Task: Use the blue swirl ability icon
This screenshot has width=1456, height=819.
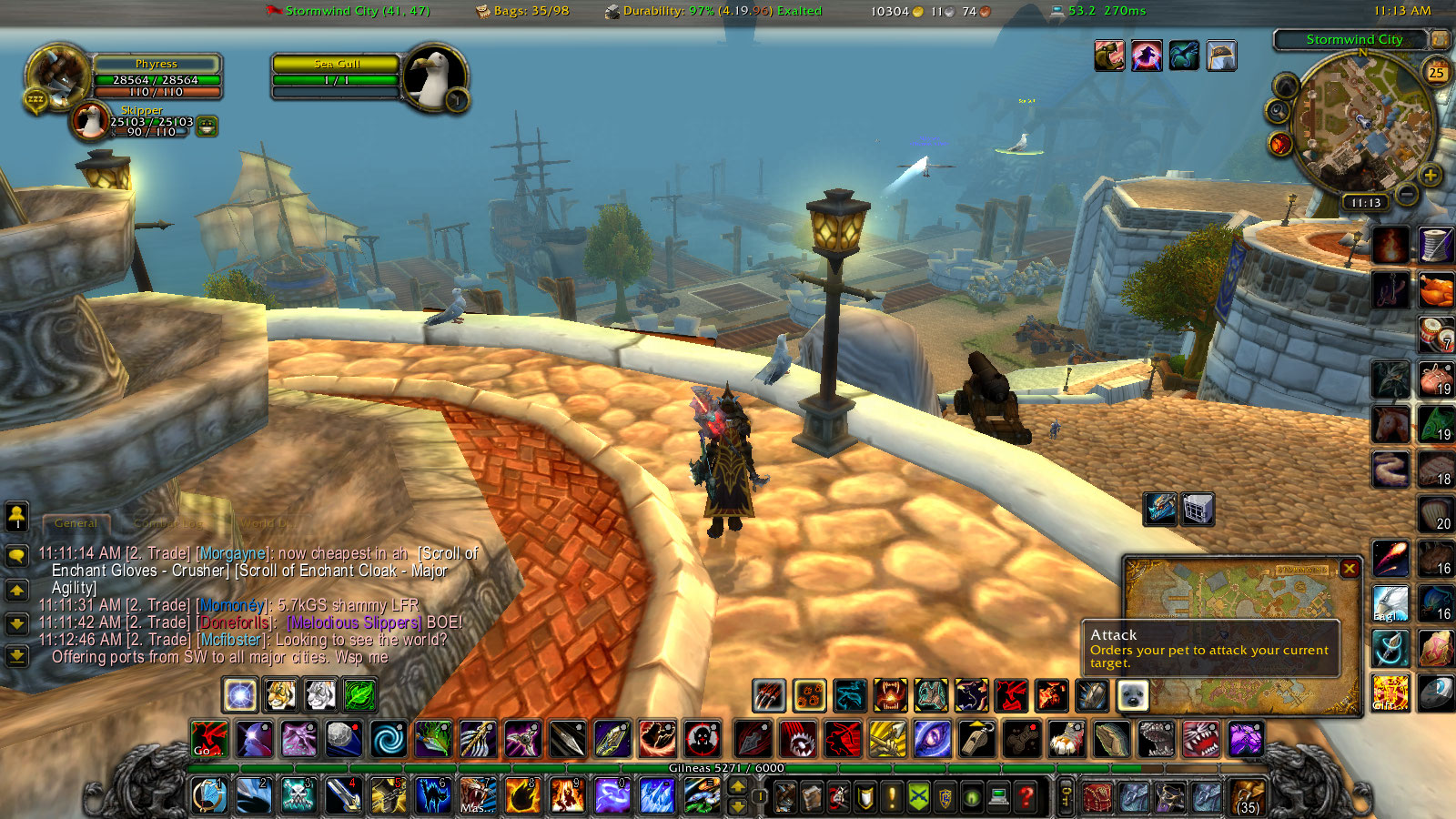Action: (x=389, y=740)
